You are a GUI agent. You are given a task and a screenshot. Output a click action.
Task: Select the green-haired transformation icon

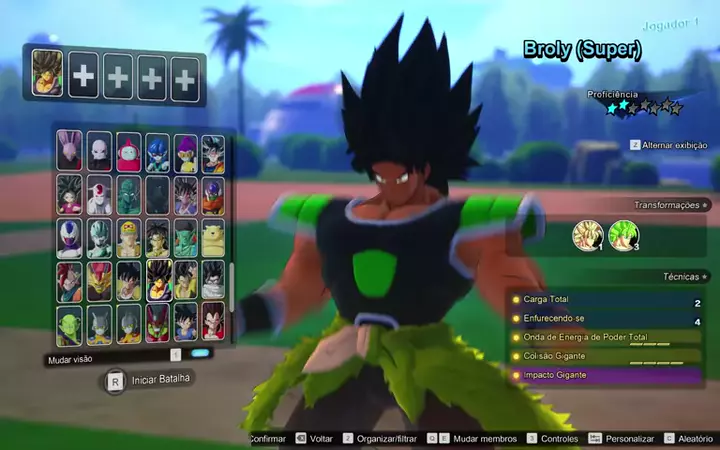click(623, 235)
